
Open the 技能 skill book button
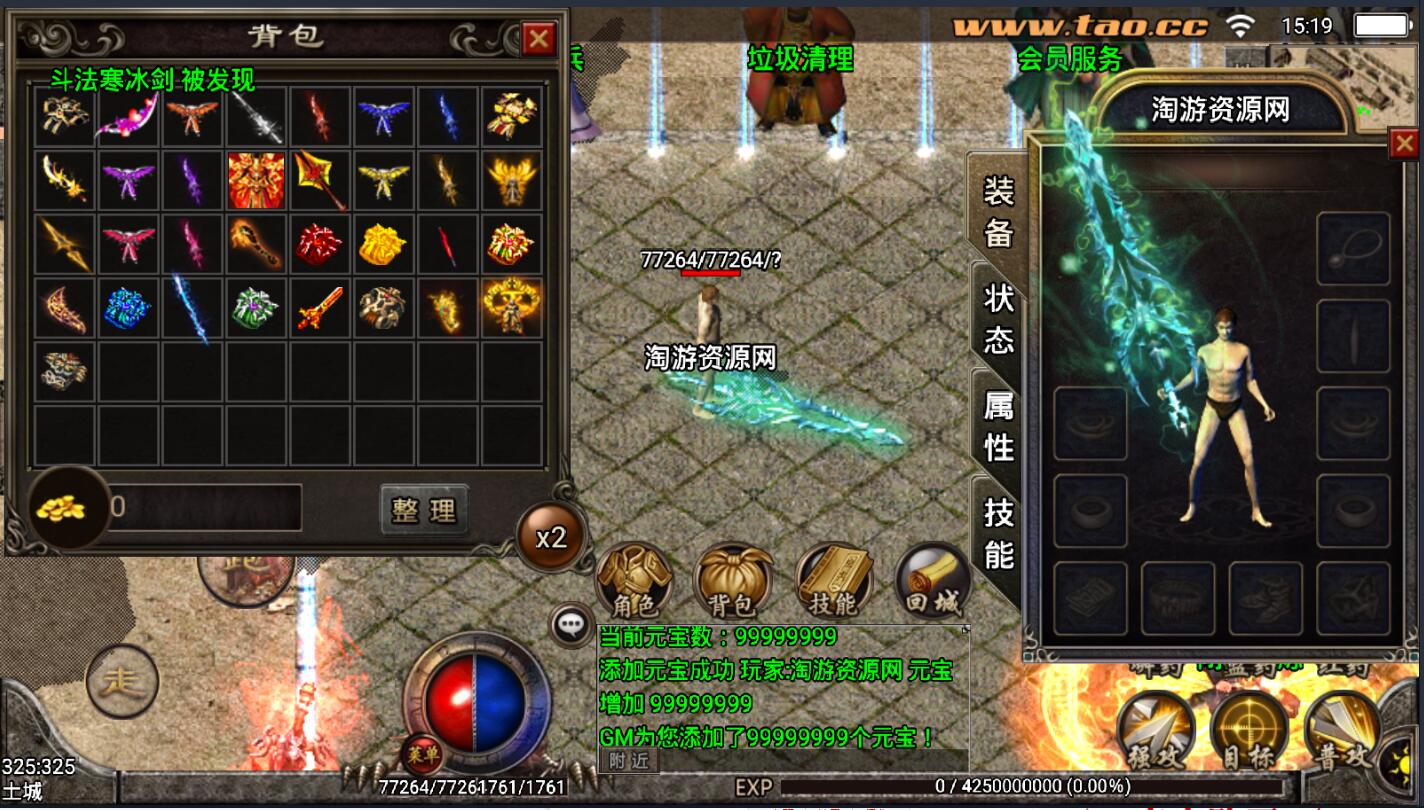point(833,581)
